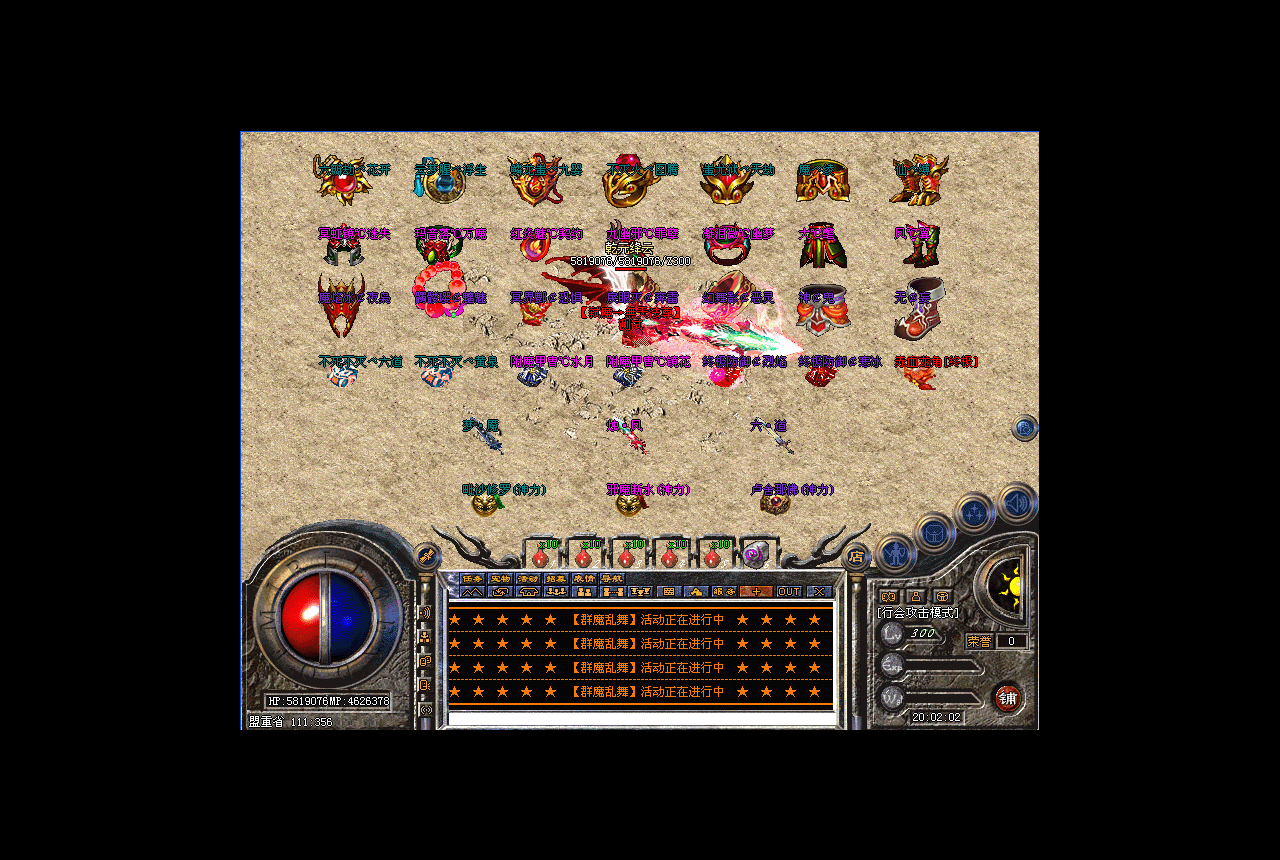The image size is (1280, 860).
Task: Open the skills sparkle round button
Action: coord(975,513)
